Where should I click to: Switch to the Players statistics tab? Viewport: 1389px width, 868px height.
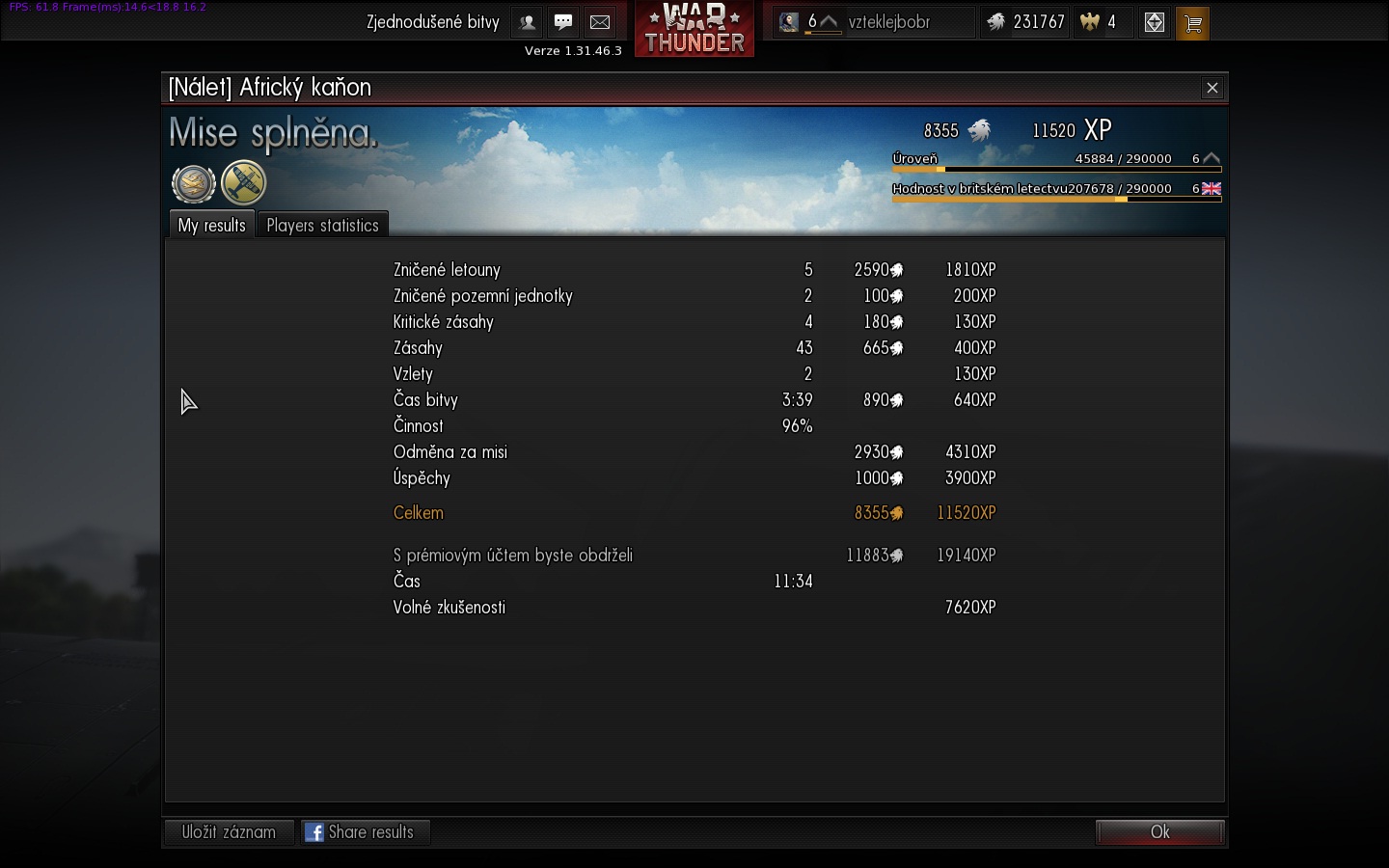tap(322, 226)
